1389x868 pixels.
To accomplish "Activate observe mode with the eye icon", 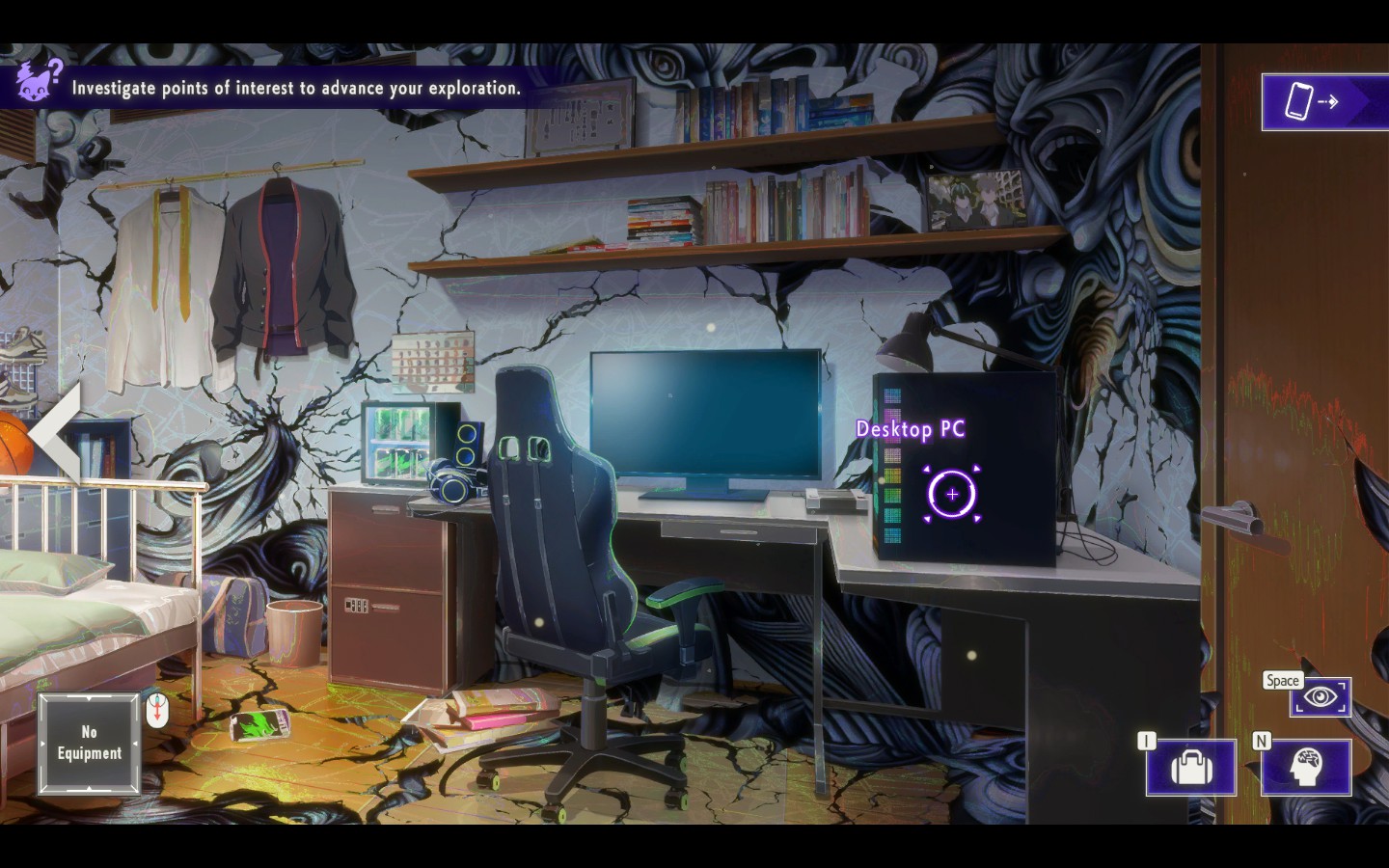I will [x=1320, y=696].
